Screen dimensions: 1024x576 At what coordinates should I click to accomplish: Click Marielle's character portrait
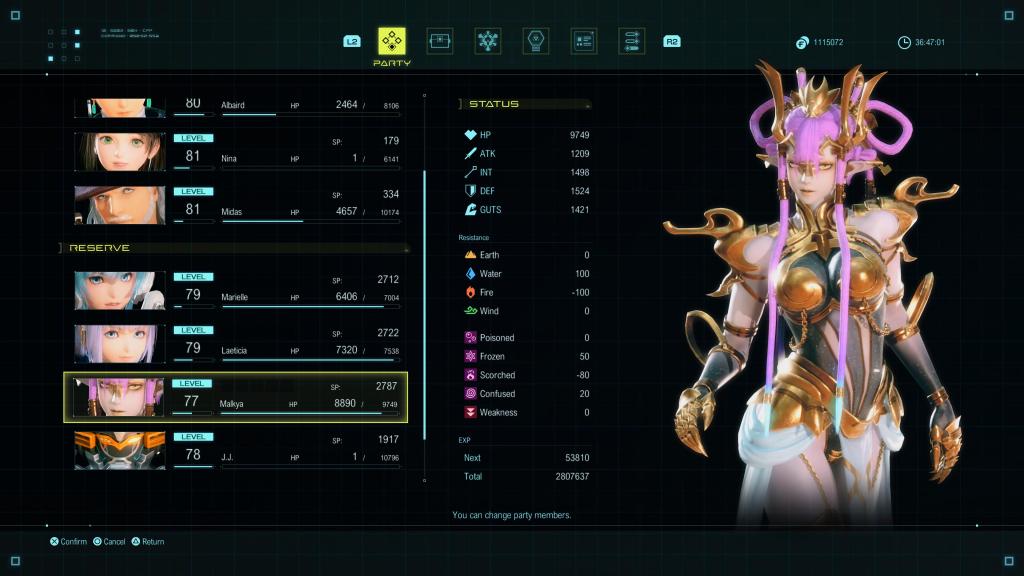coord(119,290)
